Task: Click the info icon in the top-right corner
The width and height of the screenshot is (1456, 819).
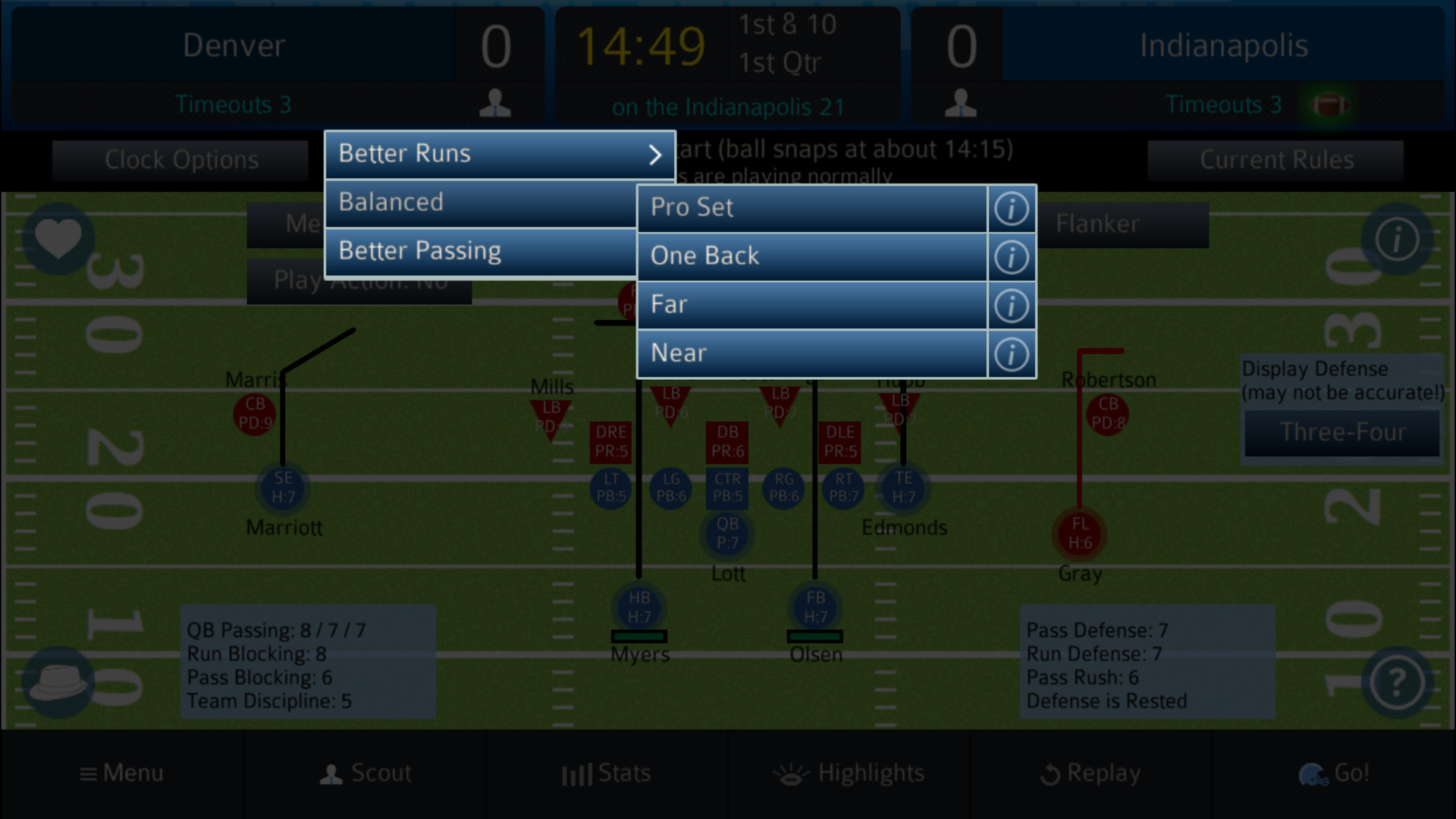Action: click(1398, 239)
